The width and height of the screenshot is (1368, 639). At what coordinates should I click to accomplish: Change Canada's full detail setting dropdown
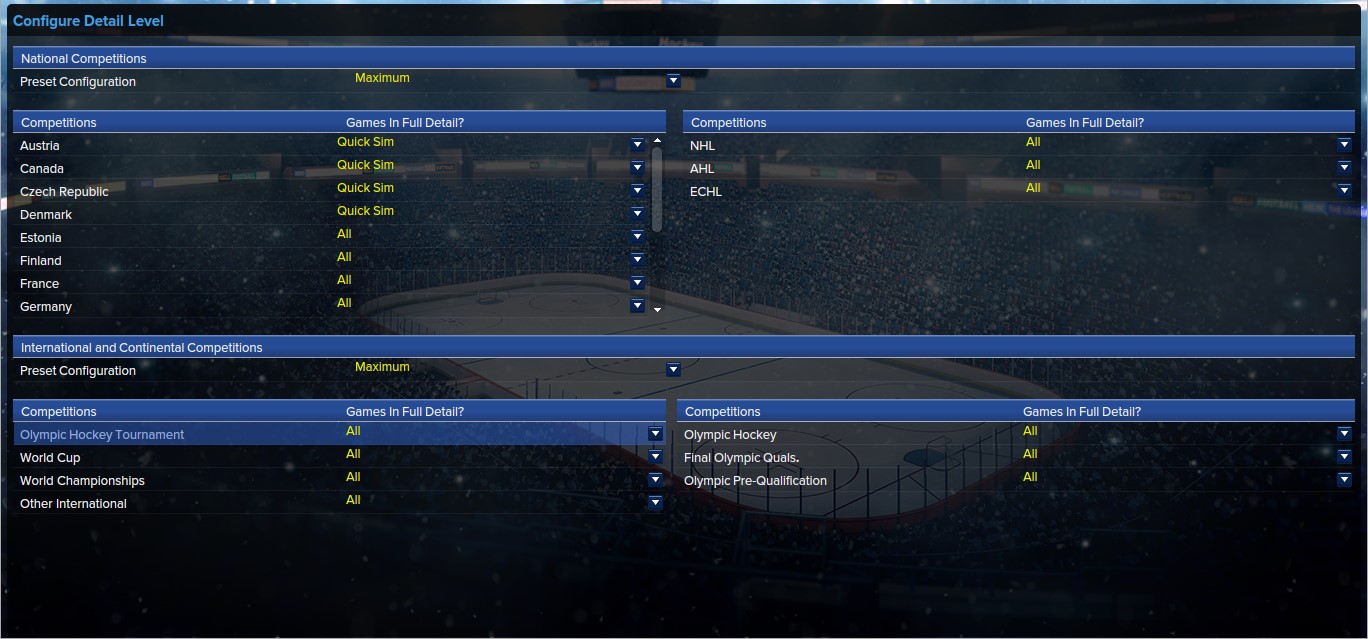[x=637, y=168]
